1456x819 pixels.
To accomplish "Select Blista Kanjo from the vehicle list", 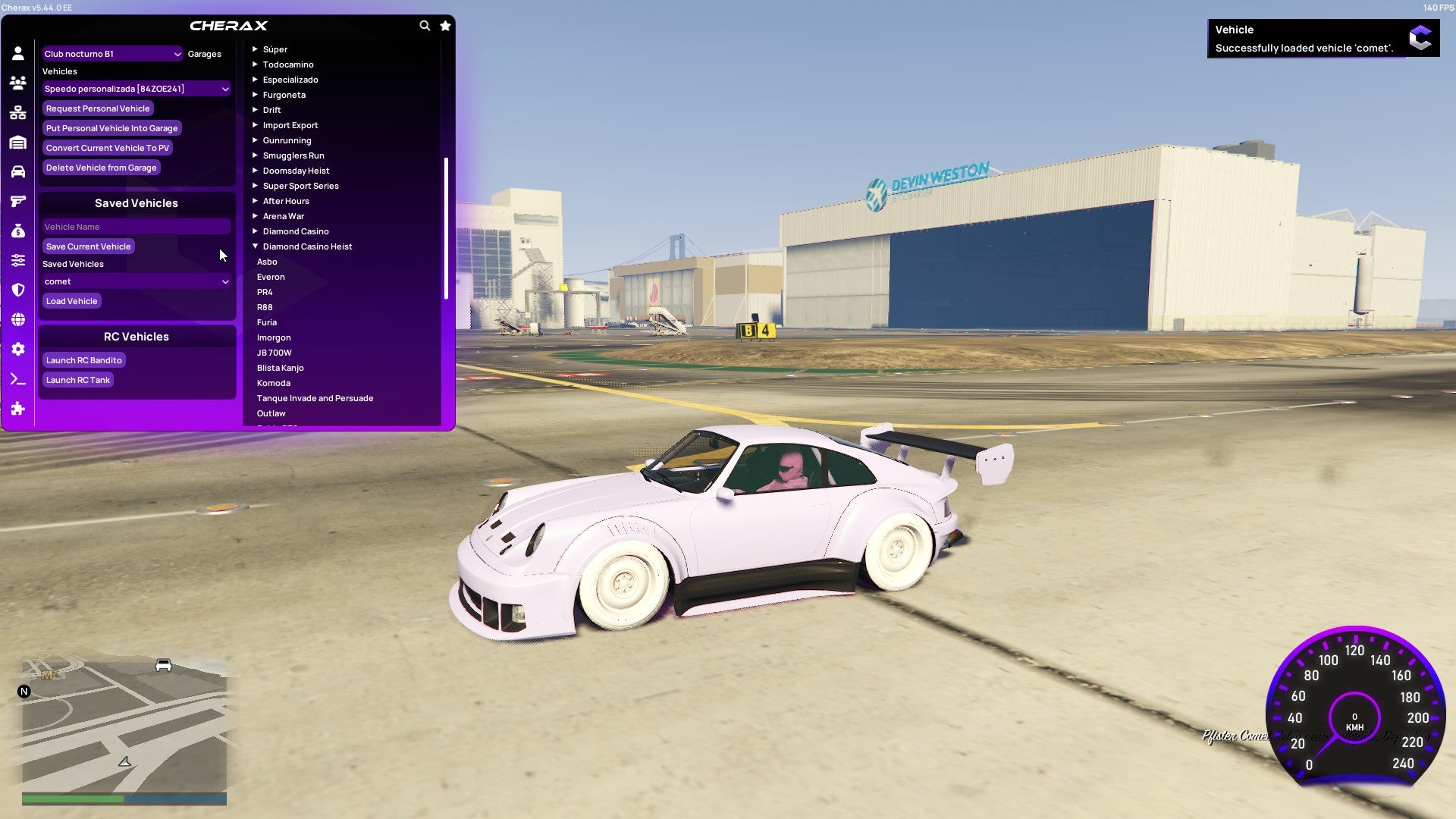I will pyautogui.click(x=281, y=367).
